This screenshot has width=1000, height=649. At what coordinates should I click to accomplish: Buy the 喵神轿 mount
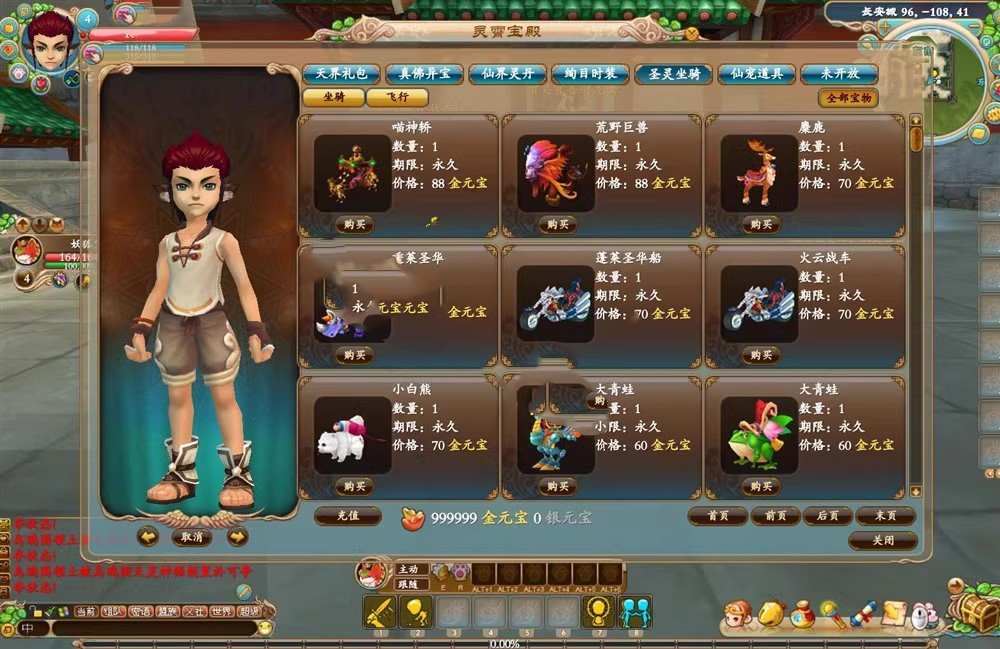354,224
